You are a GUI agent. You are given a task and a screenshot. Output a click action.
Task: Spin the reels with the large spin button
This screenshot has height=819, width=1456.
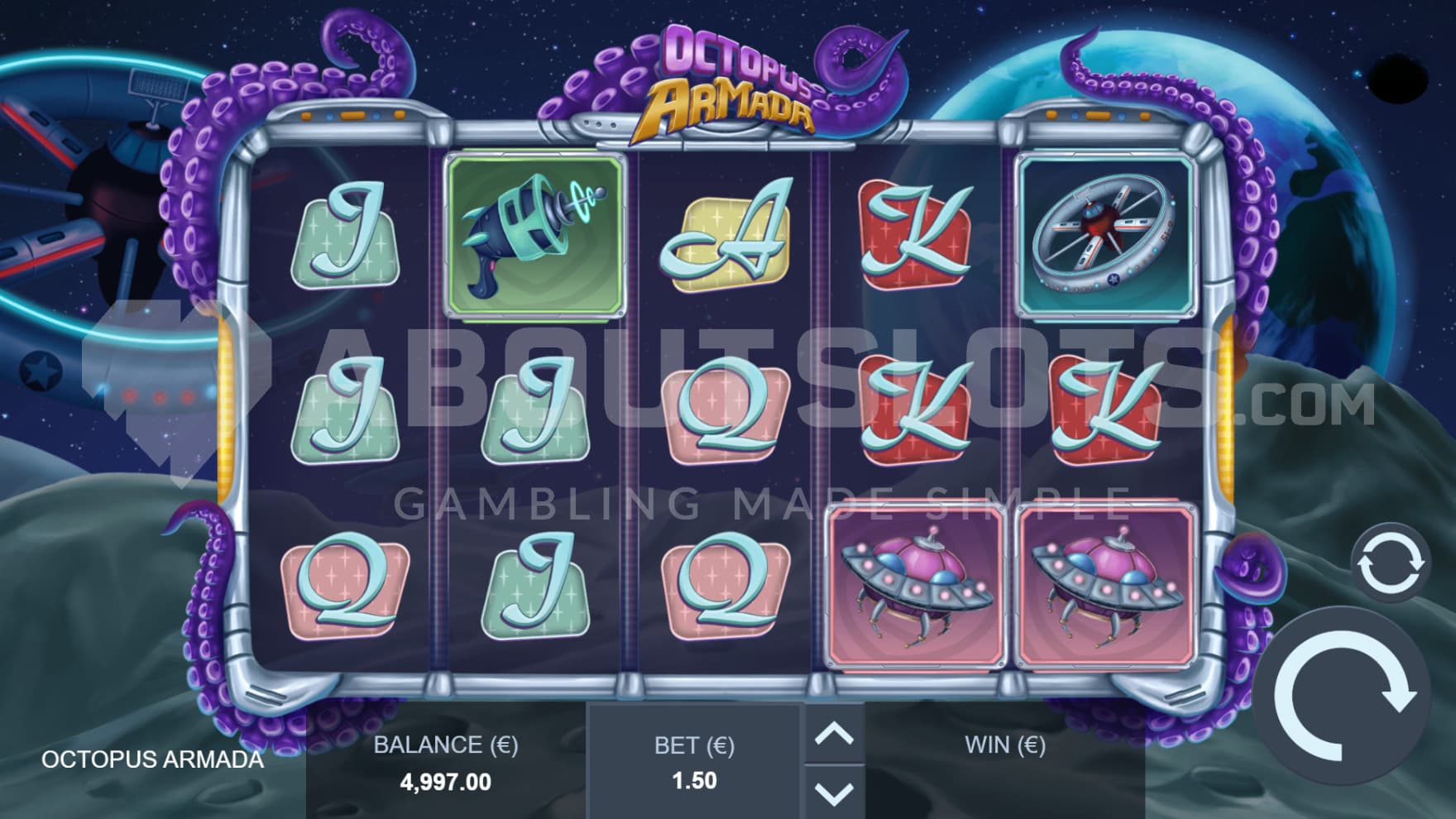pyautogui.click(x=1342, y=699)
